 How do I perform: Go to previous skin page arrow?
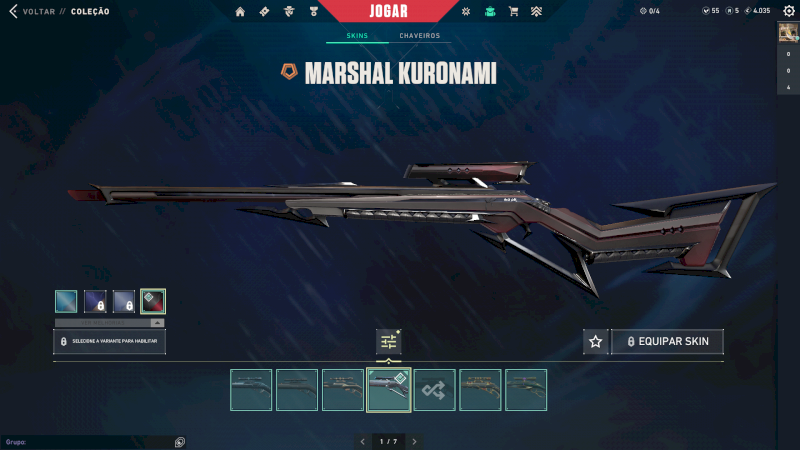(362, 441)
